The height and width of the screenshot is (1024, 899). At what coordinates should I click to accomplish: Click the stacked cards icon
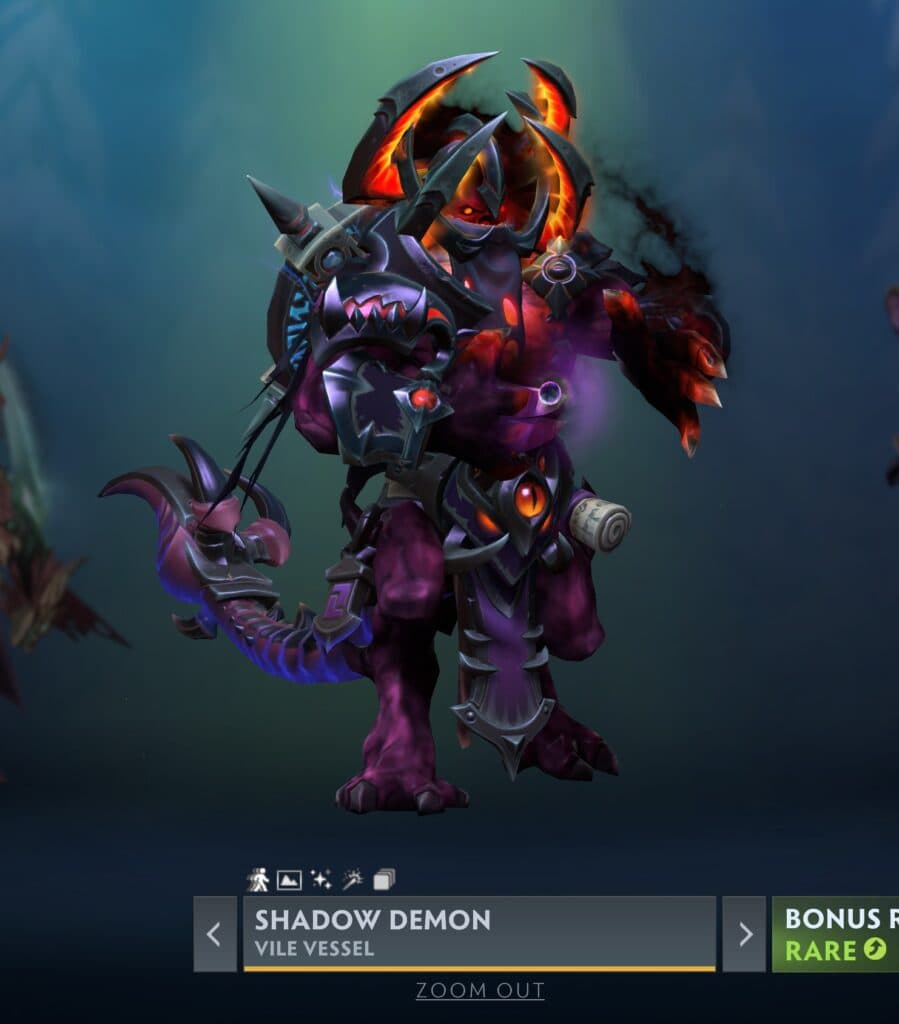coord(384,880)
